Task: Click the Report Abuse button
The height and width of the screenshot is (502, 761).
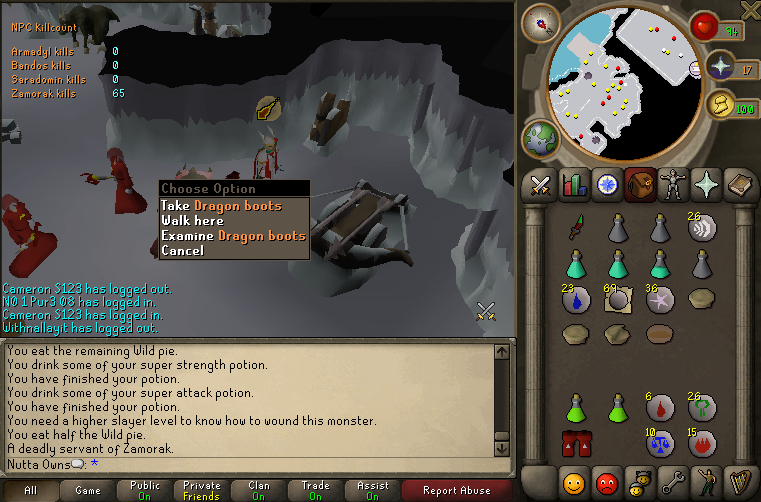Action: (x=459, y=491)
